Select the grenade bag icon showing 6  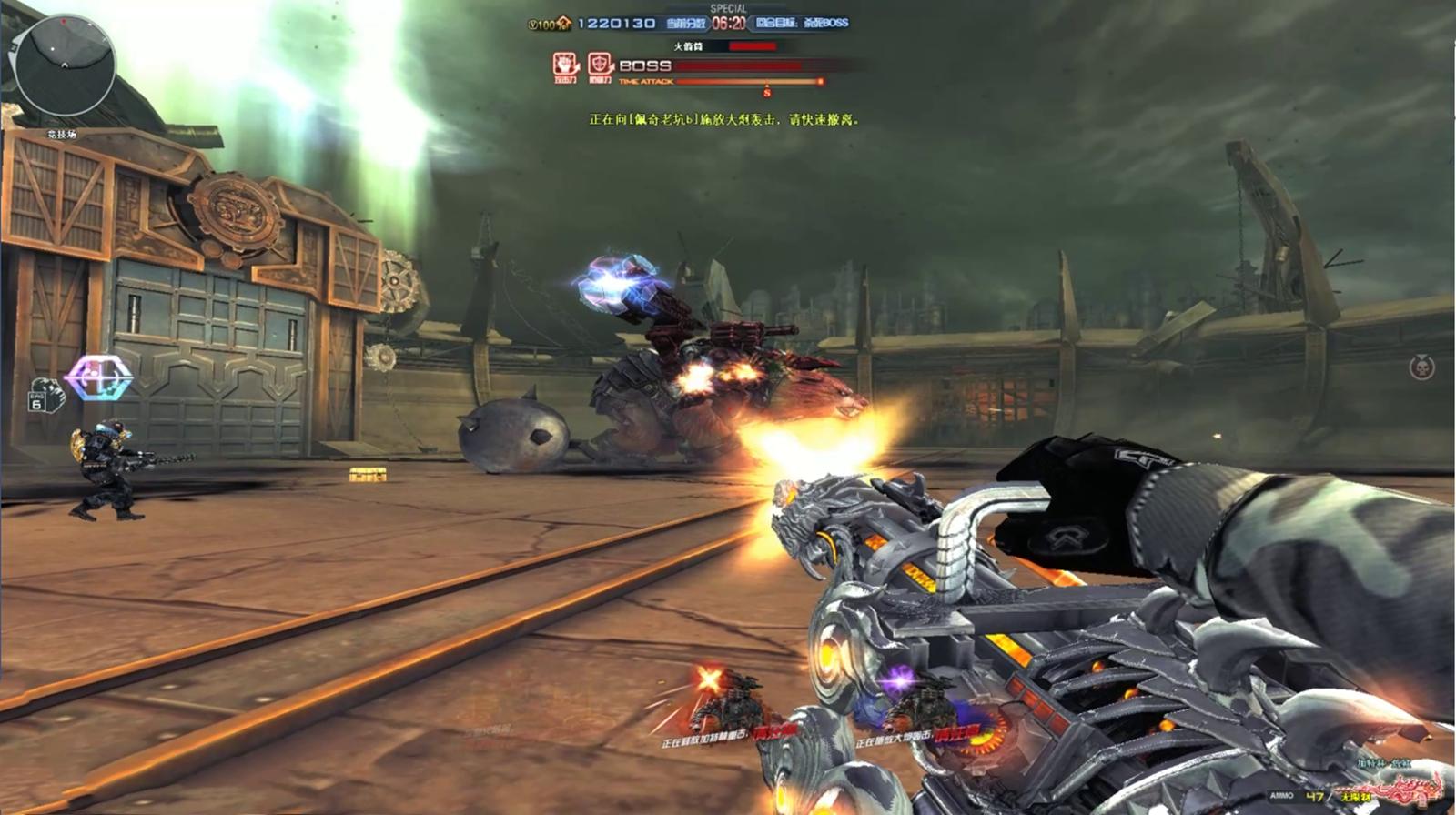(42, 396)
